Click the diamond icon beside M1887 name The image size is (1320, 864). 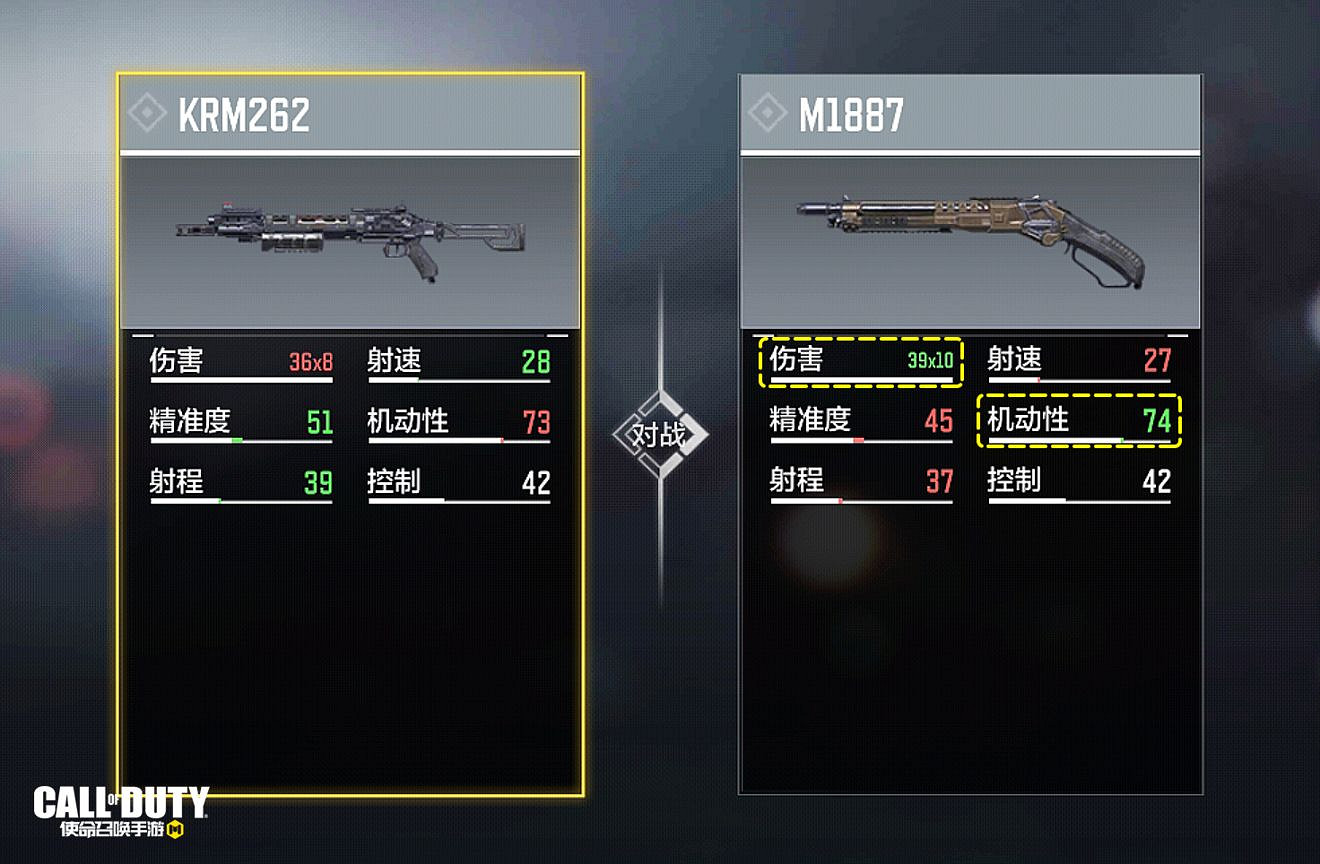[767, 114]
